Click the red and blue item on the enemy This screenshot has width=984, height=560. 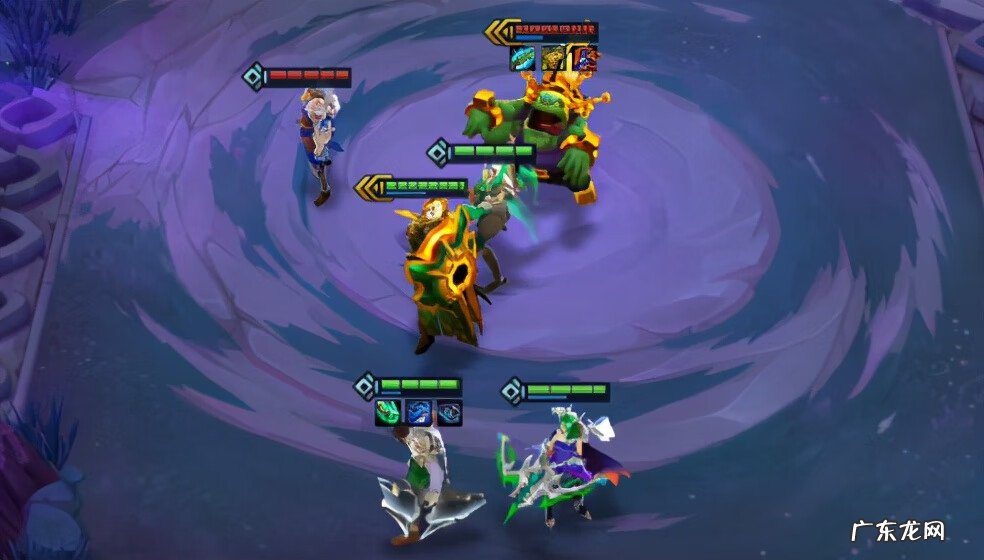584,59
